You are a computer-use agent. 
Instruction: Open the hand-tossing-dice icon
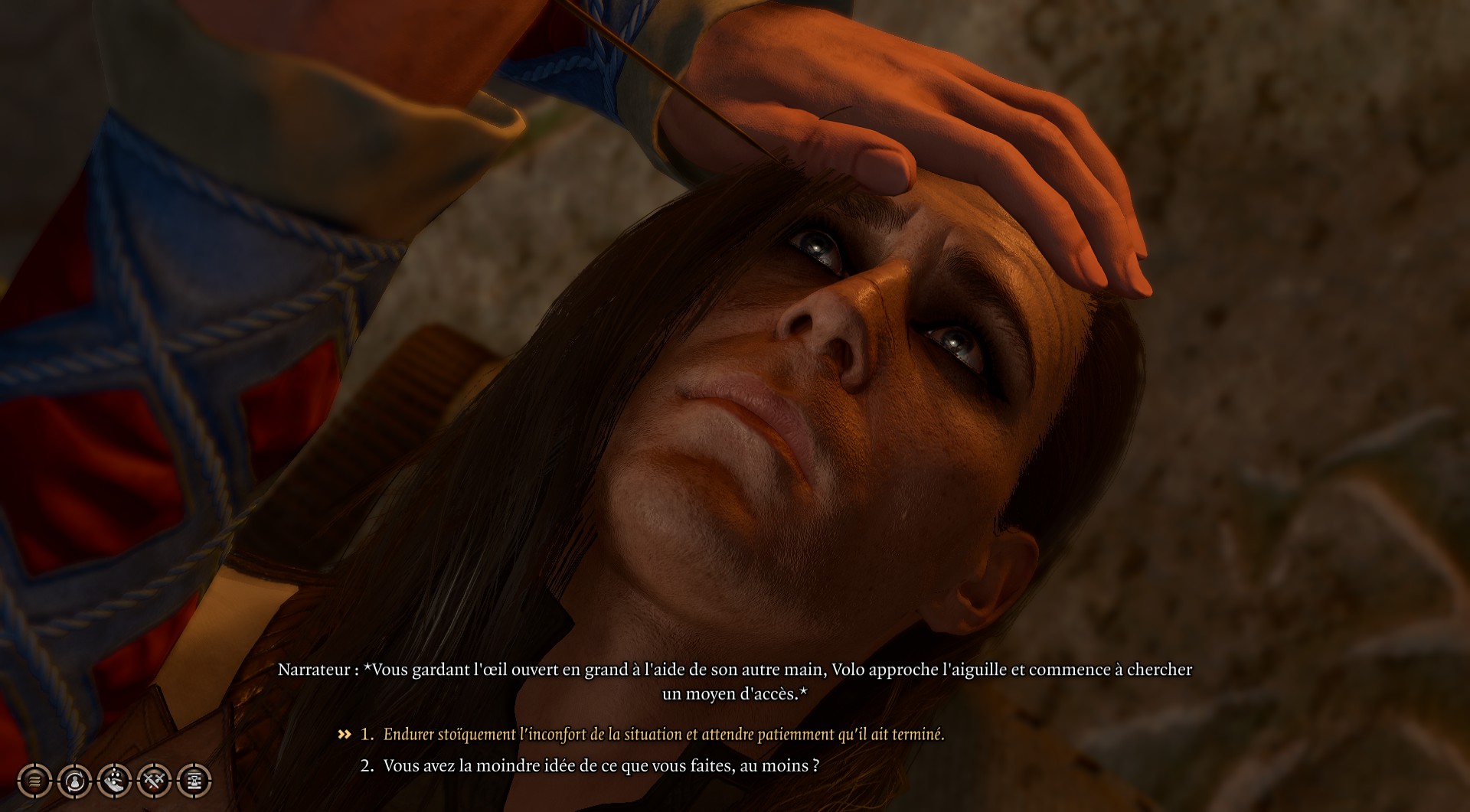pyautogui.click(x=114, y=781)
